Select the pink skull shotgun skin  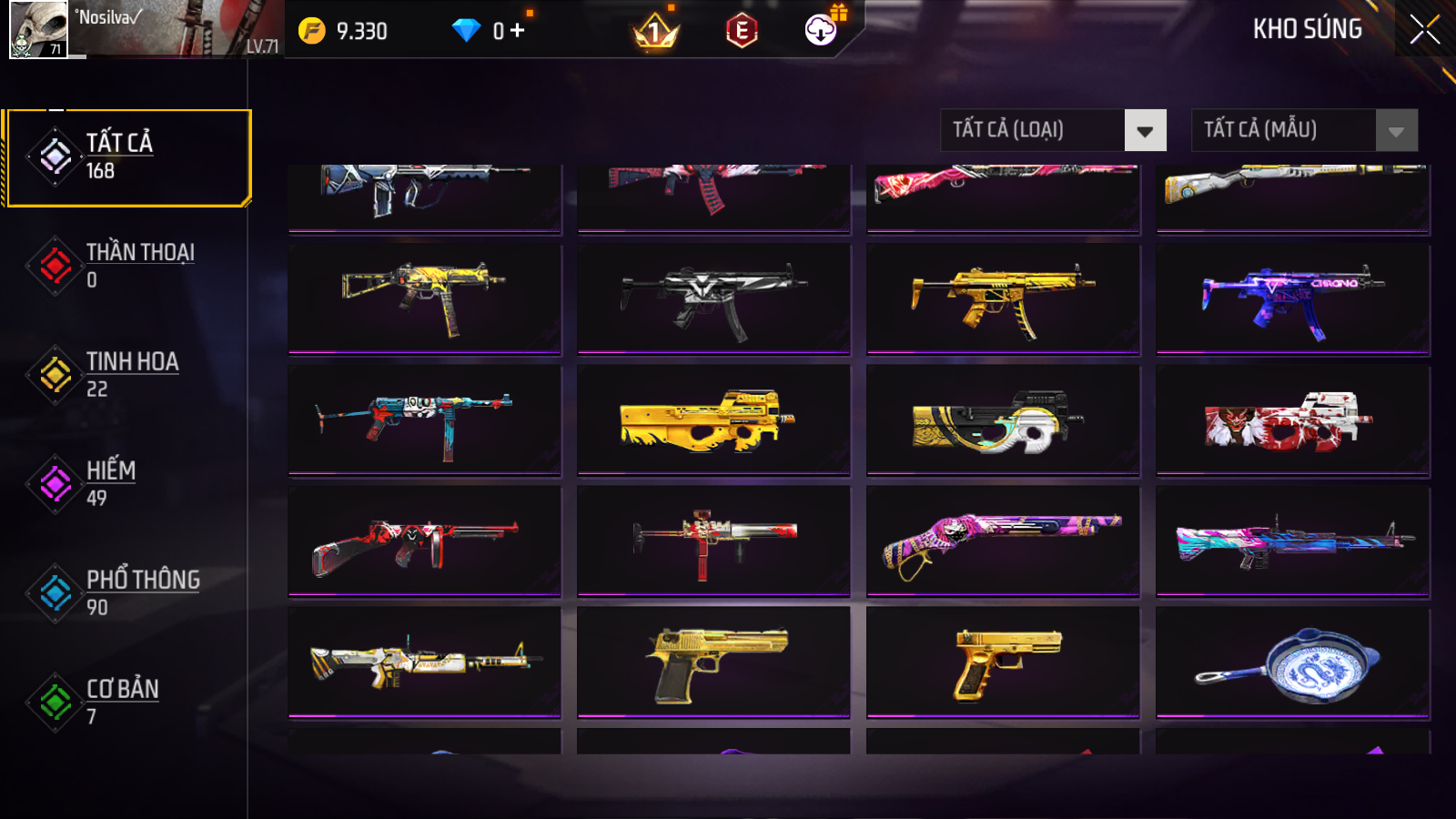pos(1003,541)
